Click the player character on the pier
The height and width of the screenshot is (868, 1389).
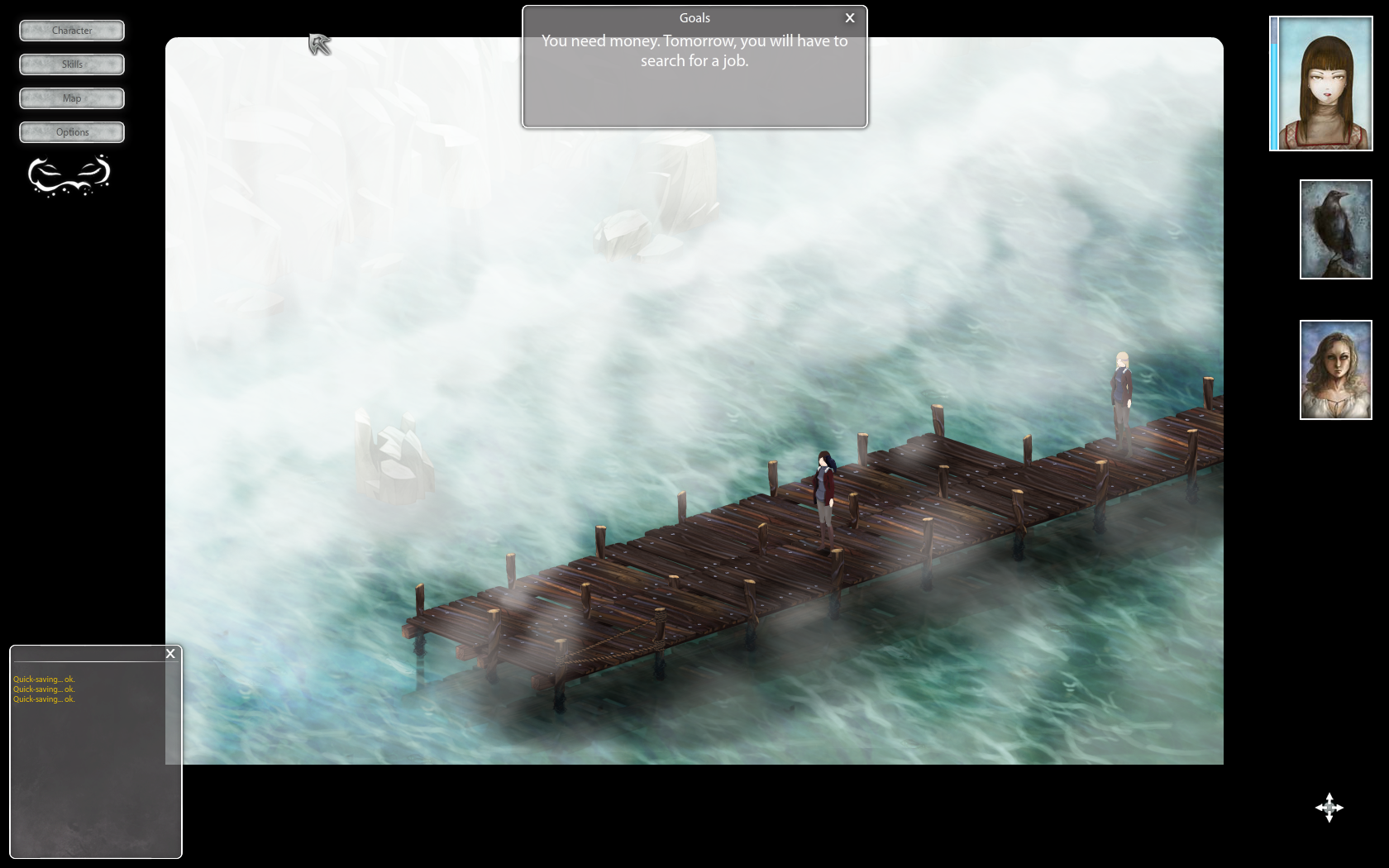[x=826, y=496]
